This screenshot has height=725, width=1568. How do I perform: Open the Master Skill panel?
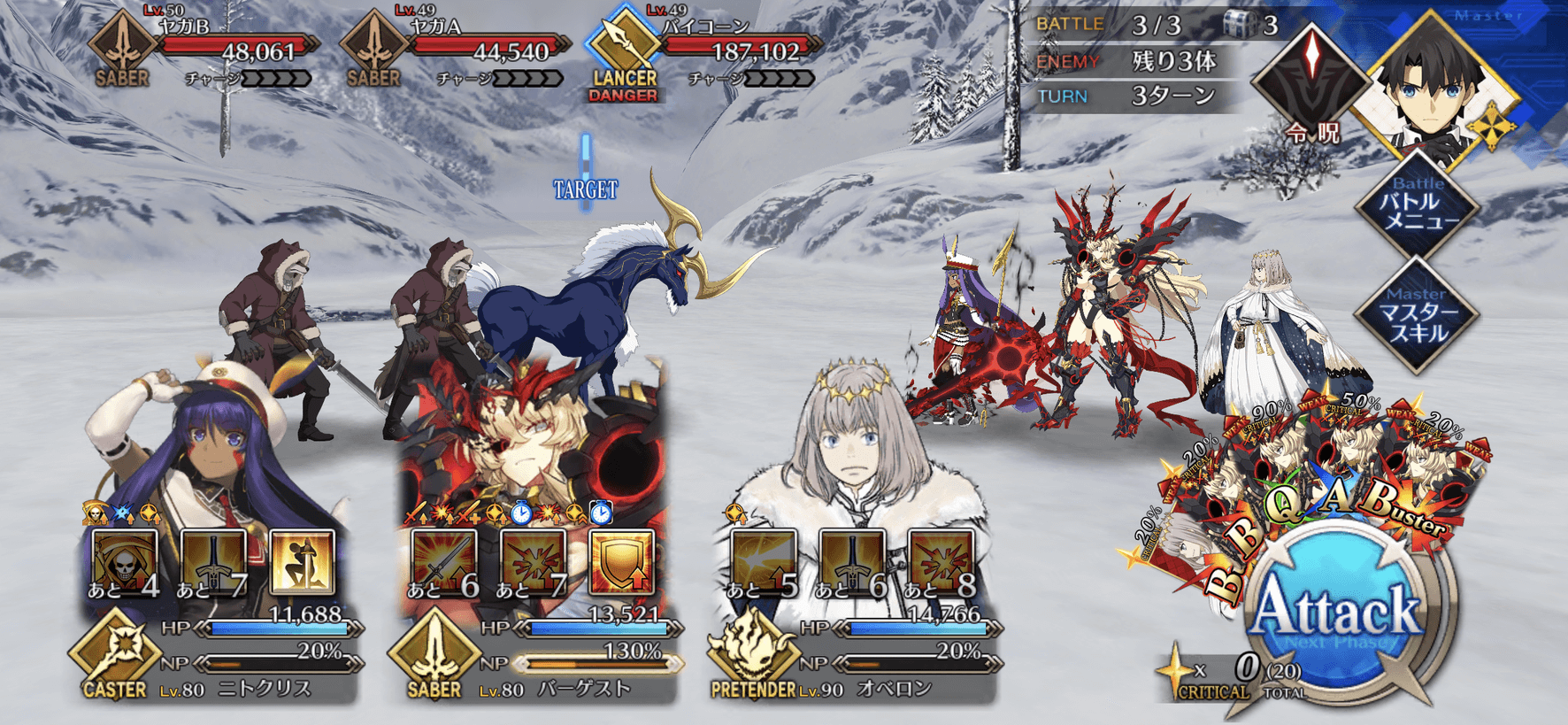(x=1418, y=314)
